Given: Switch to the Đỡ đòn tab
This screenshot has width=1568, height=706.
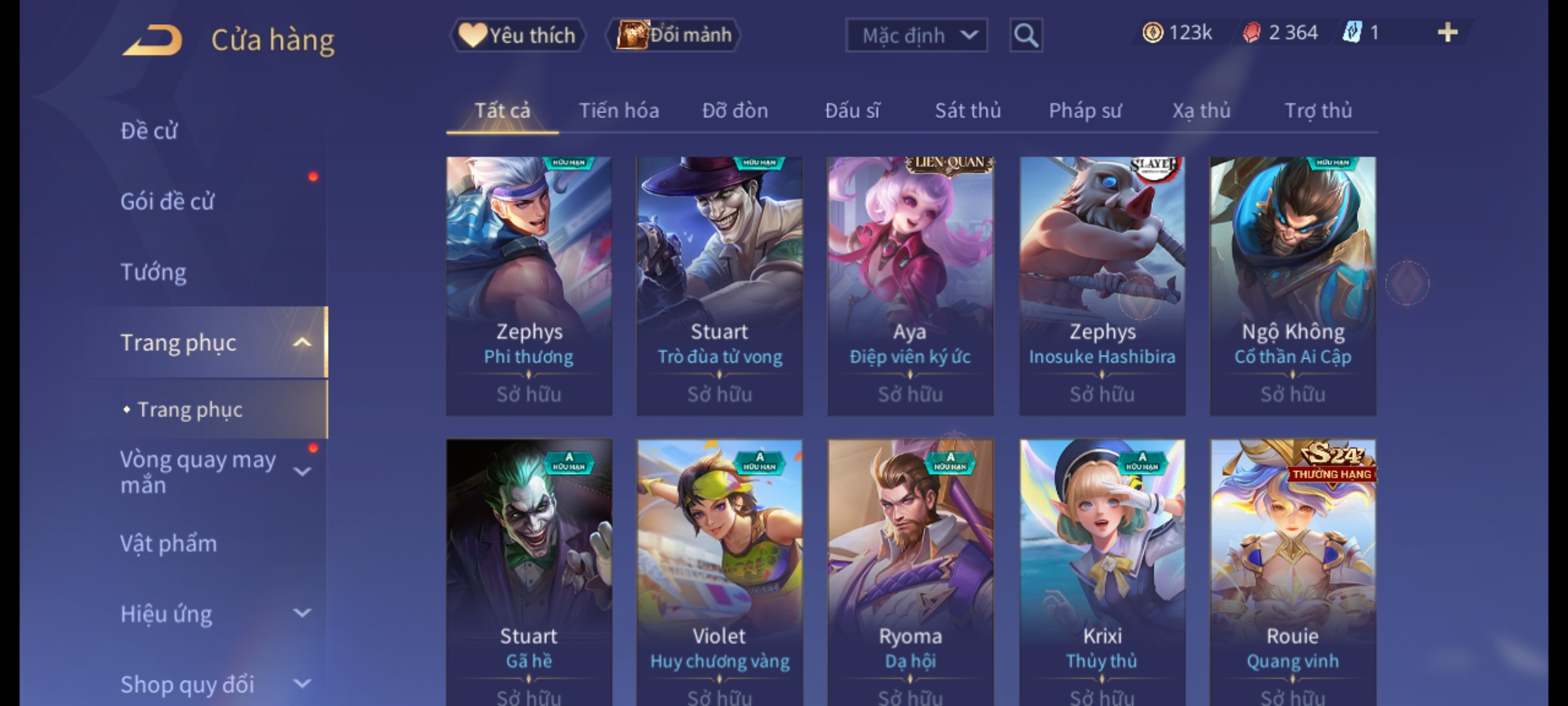Looking at the screenshot, I should coord(735,110).
